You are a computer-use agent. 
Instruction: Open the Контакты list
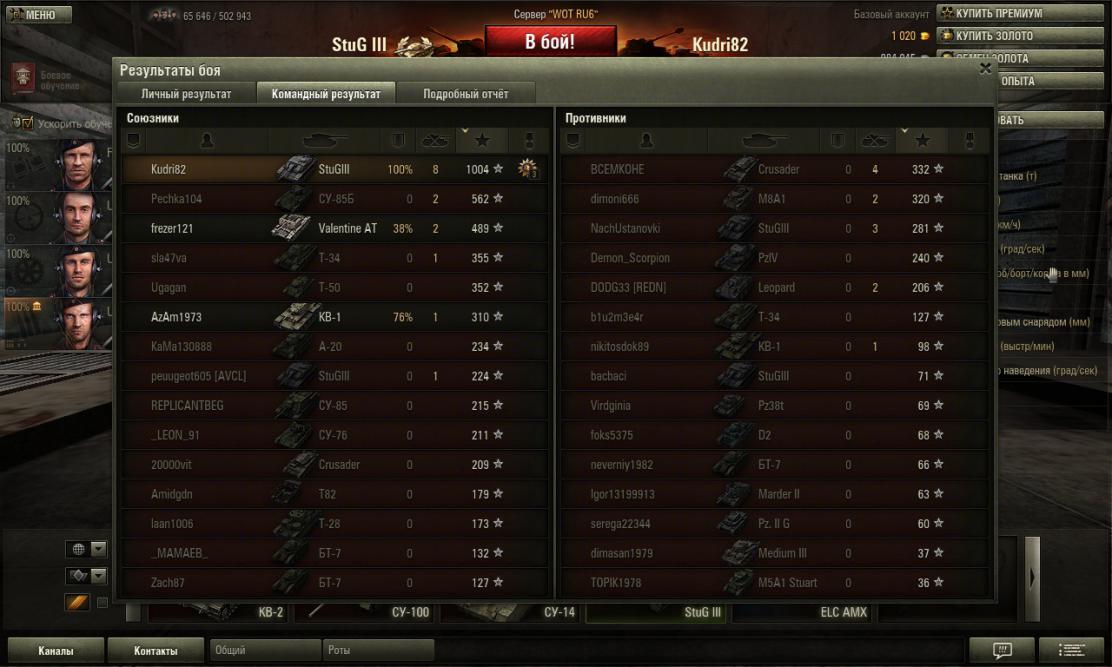click(156, 651)
